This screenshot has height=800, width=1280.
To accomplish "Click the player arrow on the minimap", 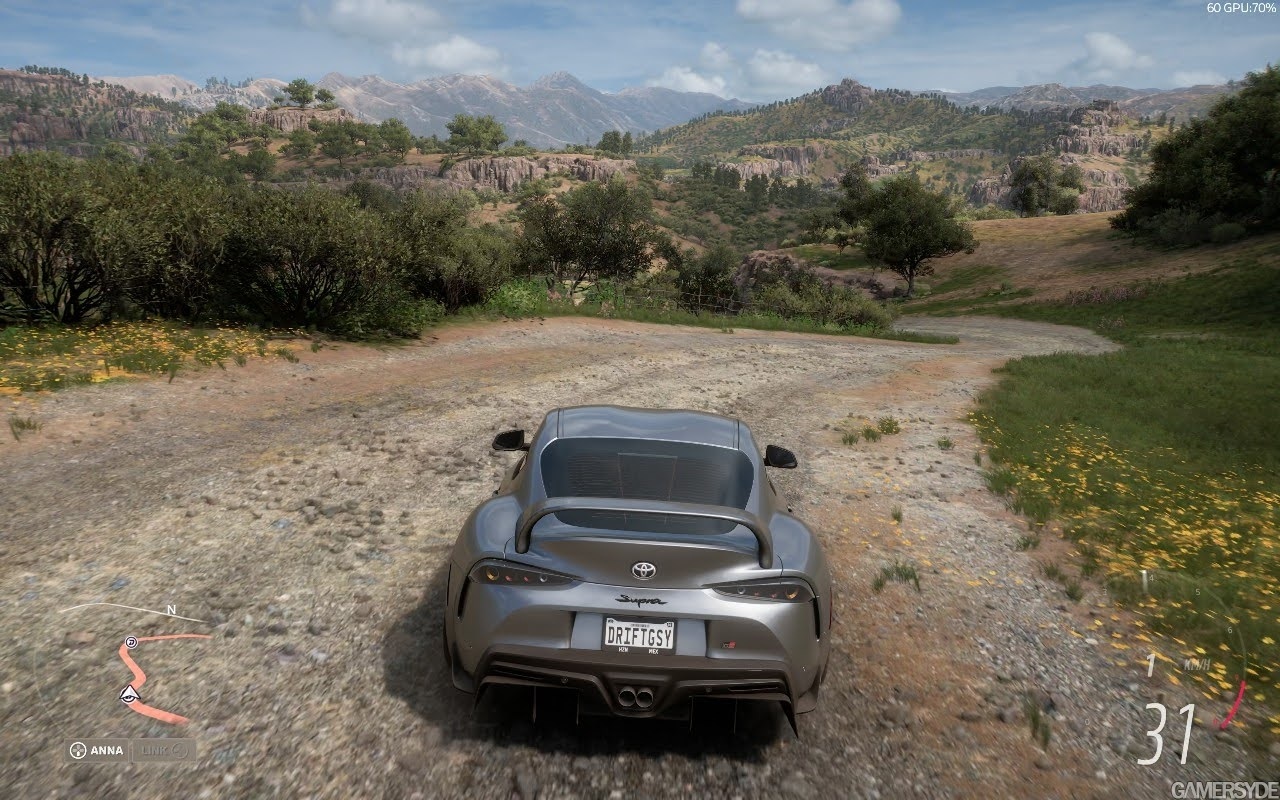I will pyautogui.click(x=128, y=694).
